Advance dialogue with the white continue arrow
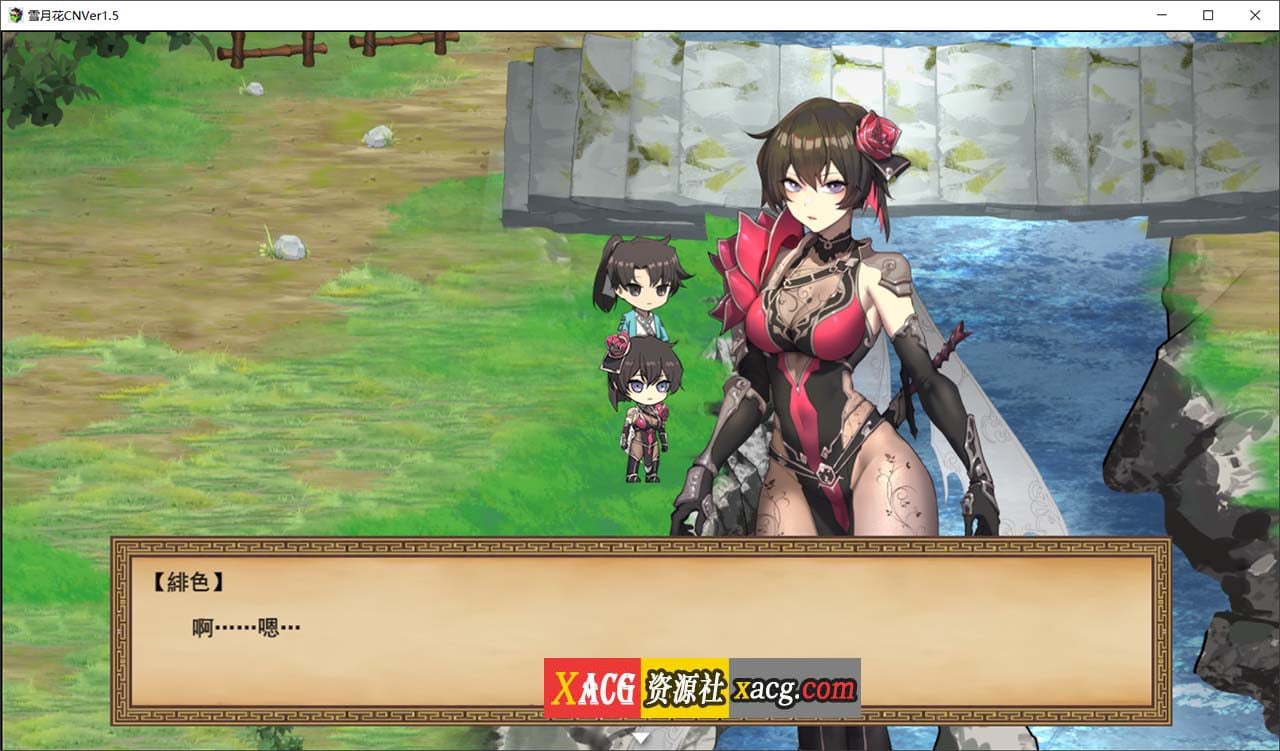Screen dimensions: 1280x751 tap(641, 738)
